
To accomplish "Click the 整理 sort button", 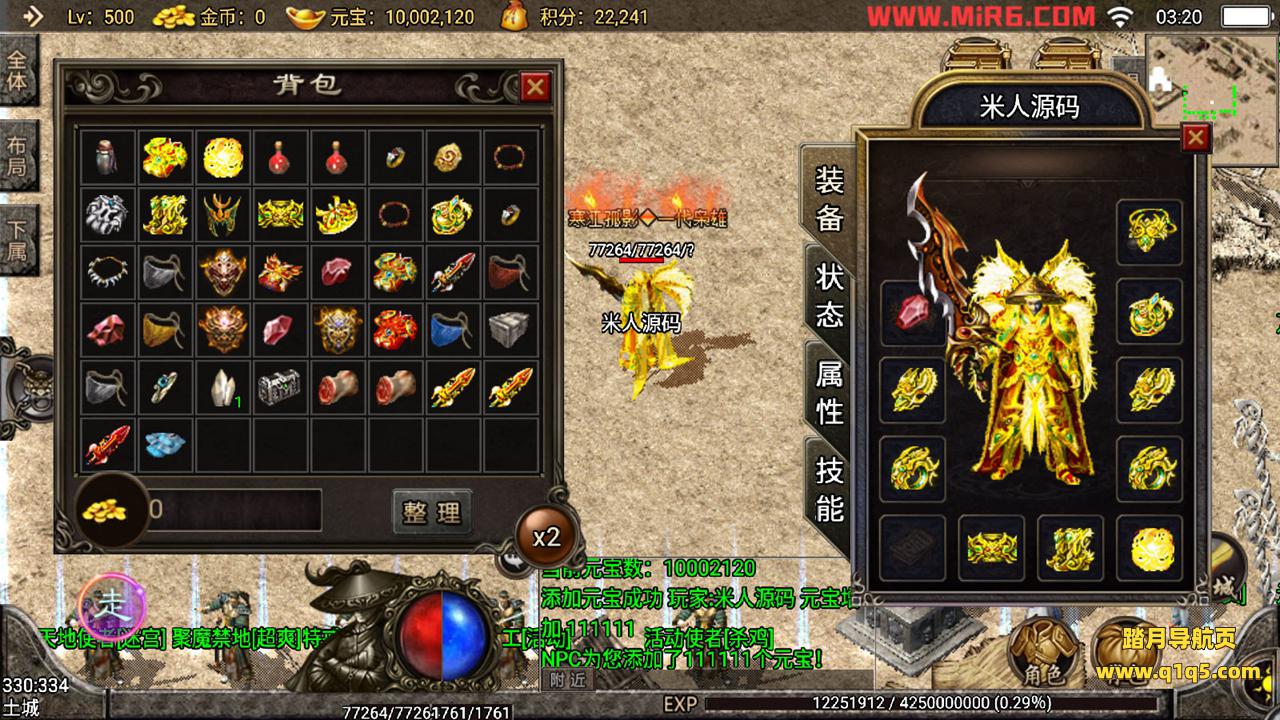I will click(x=432, y=512).
